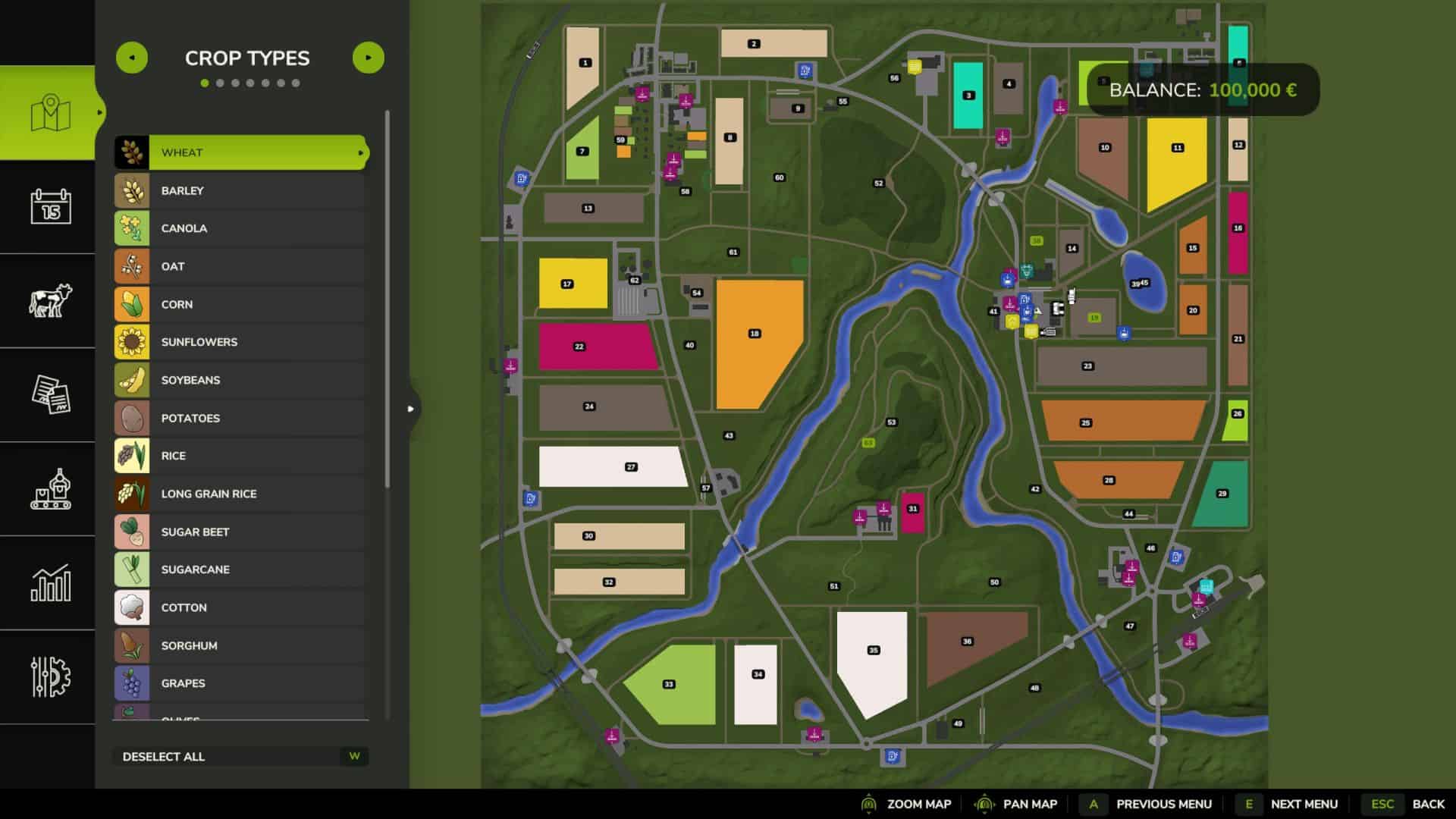Collapse the crop types side panel arrow

[411, 409]
